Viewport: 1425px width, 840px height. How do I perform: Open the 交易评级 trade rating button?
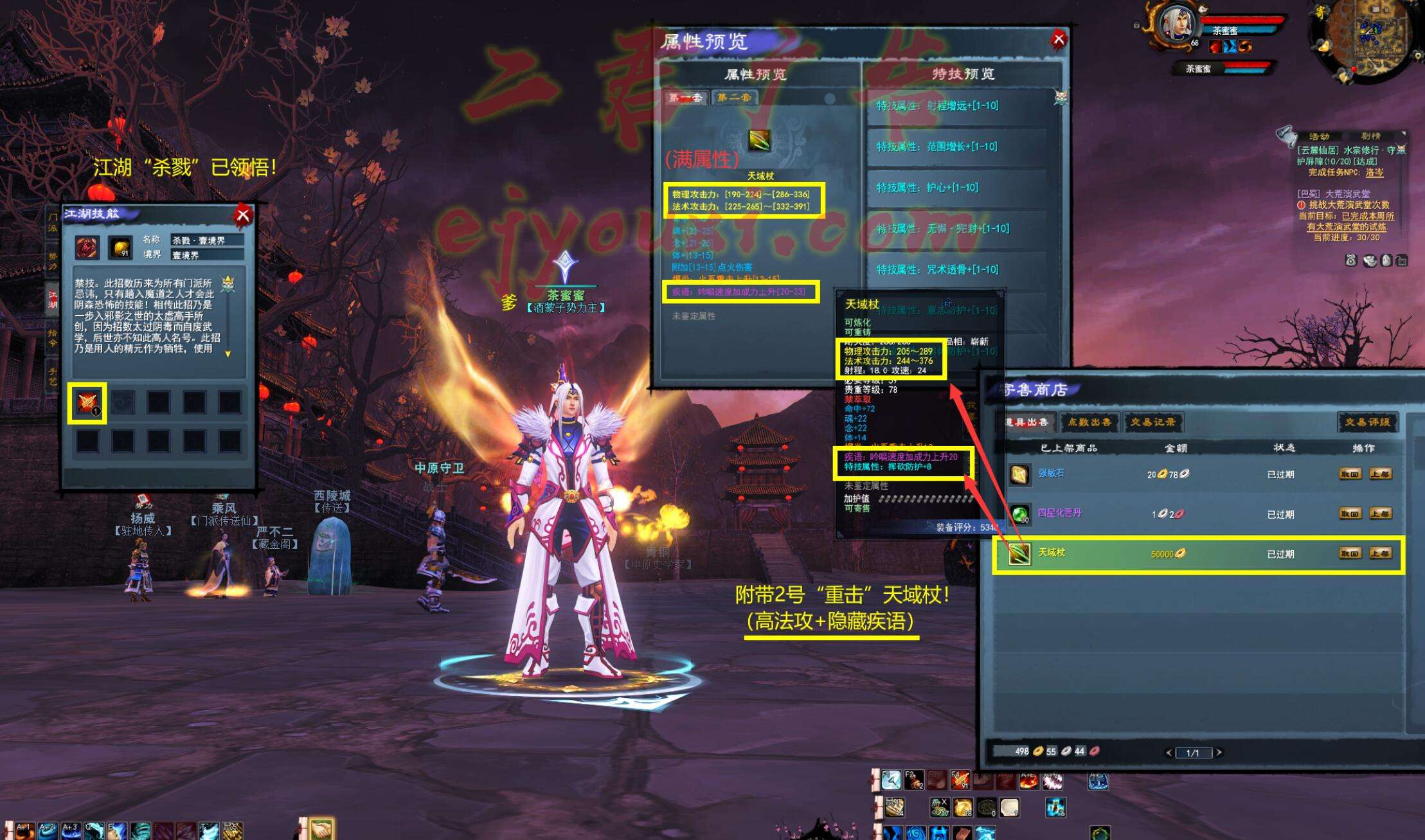(1367, 422)
